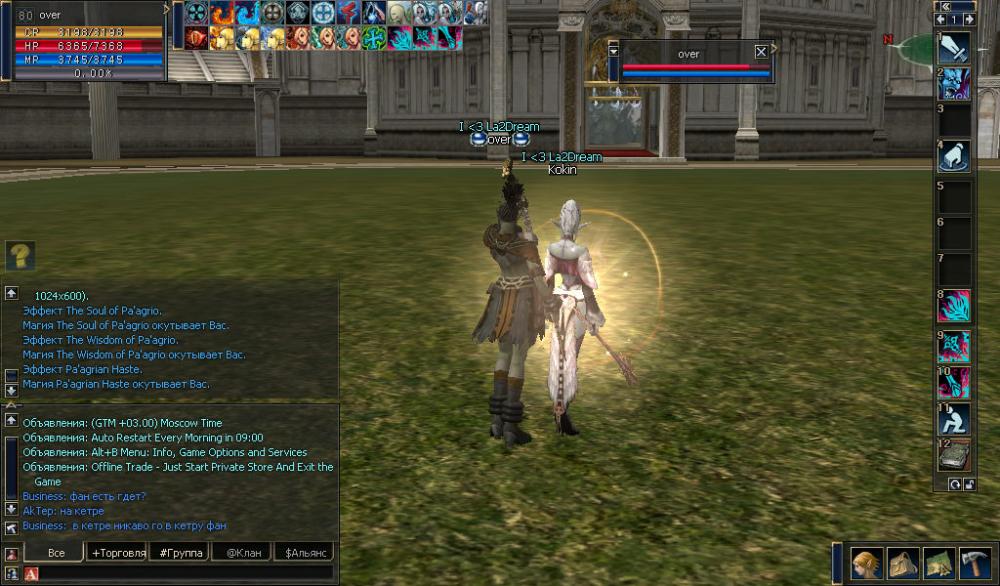Open the yellow question mark help button
Image resolution: width=1000 pixels, height=586 pixels.
click(x=20, y=255)
